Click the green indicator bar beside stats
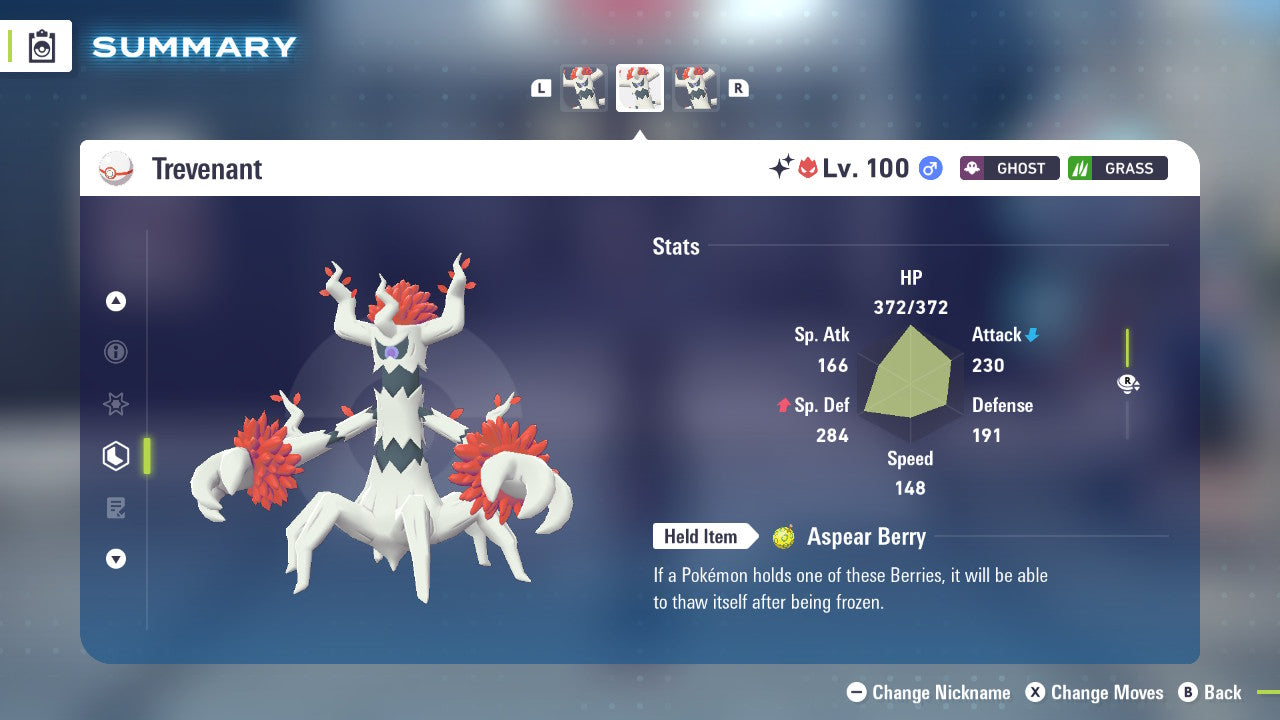The image size is (1280, 720). pos(1128,355)
